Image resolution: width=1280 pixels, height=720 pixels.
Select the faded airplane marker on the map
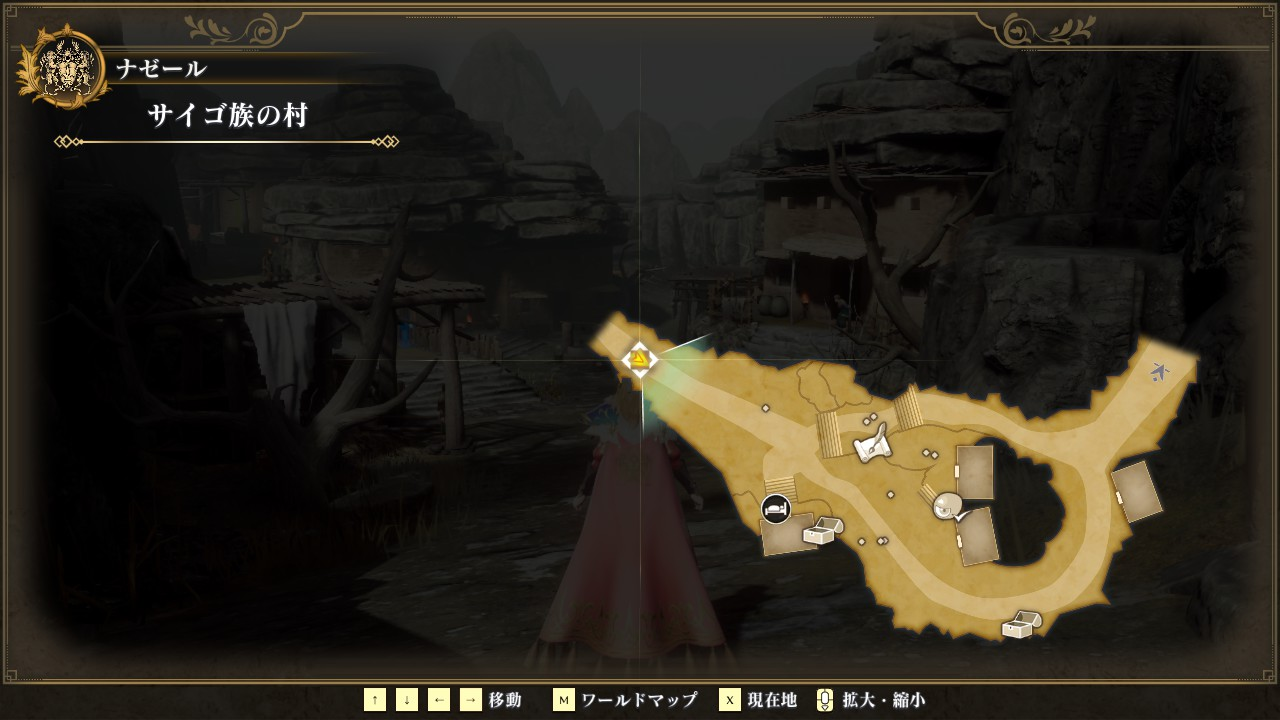click(x=1160, y=372)
